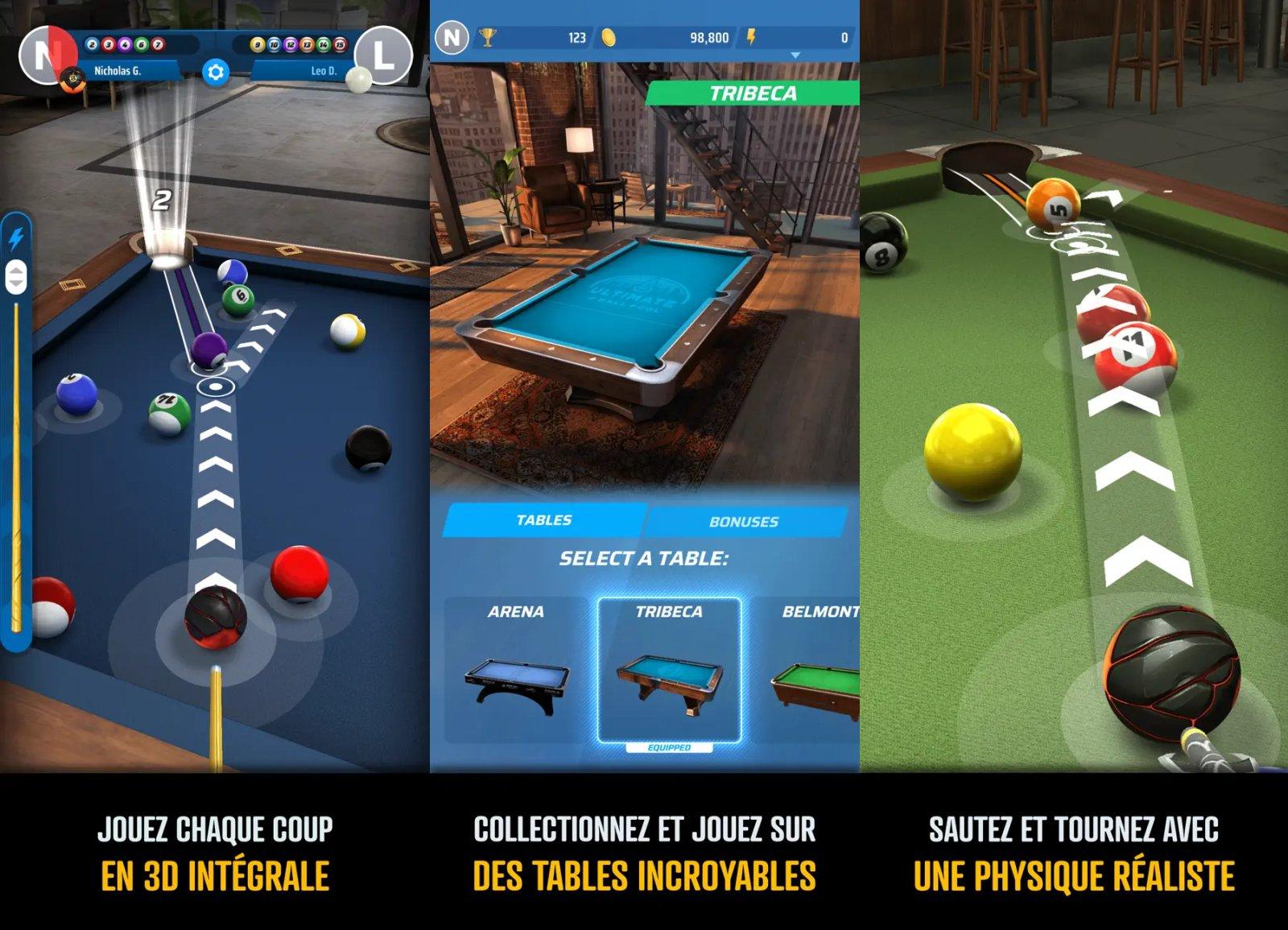
Task: Tap the coin icon next to 98,800
Action: 609,37
